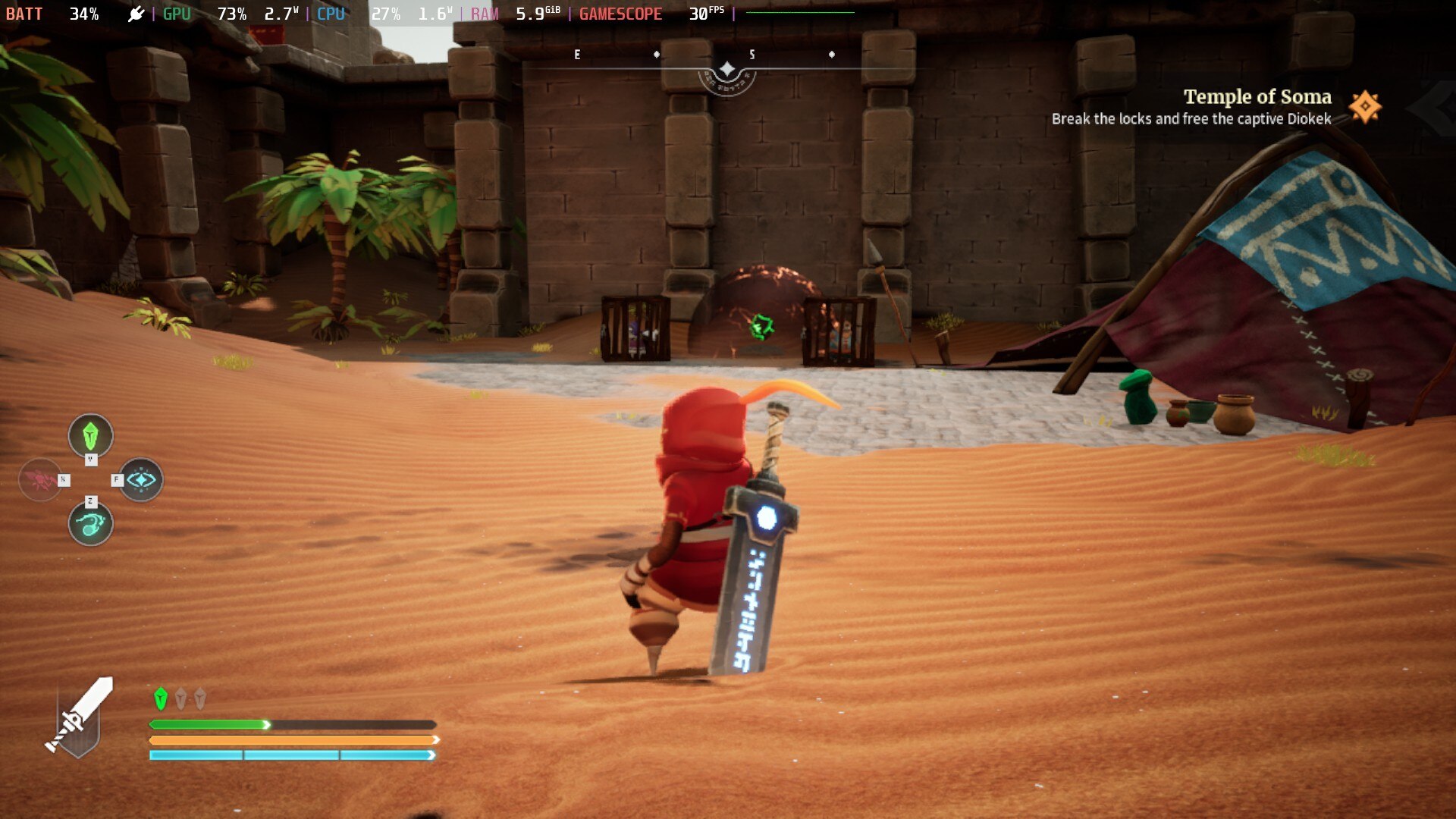Click the equipped sword weapon icon
The width and height of the screenshot is (1456, 819).
tap(80, 717)
